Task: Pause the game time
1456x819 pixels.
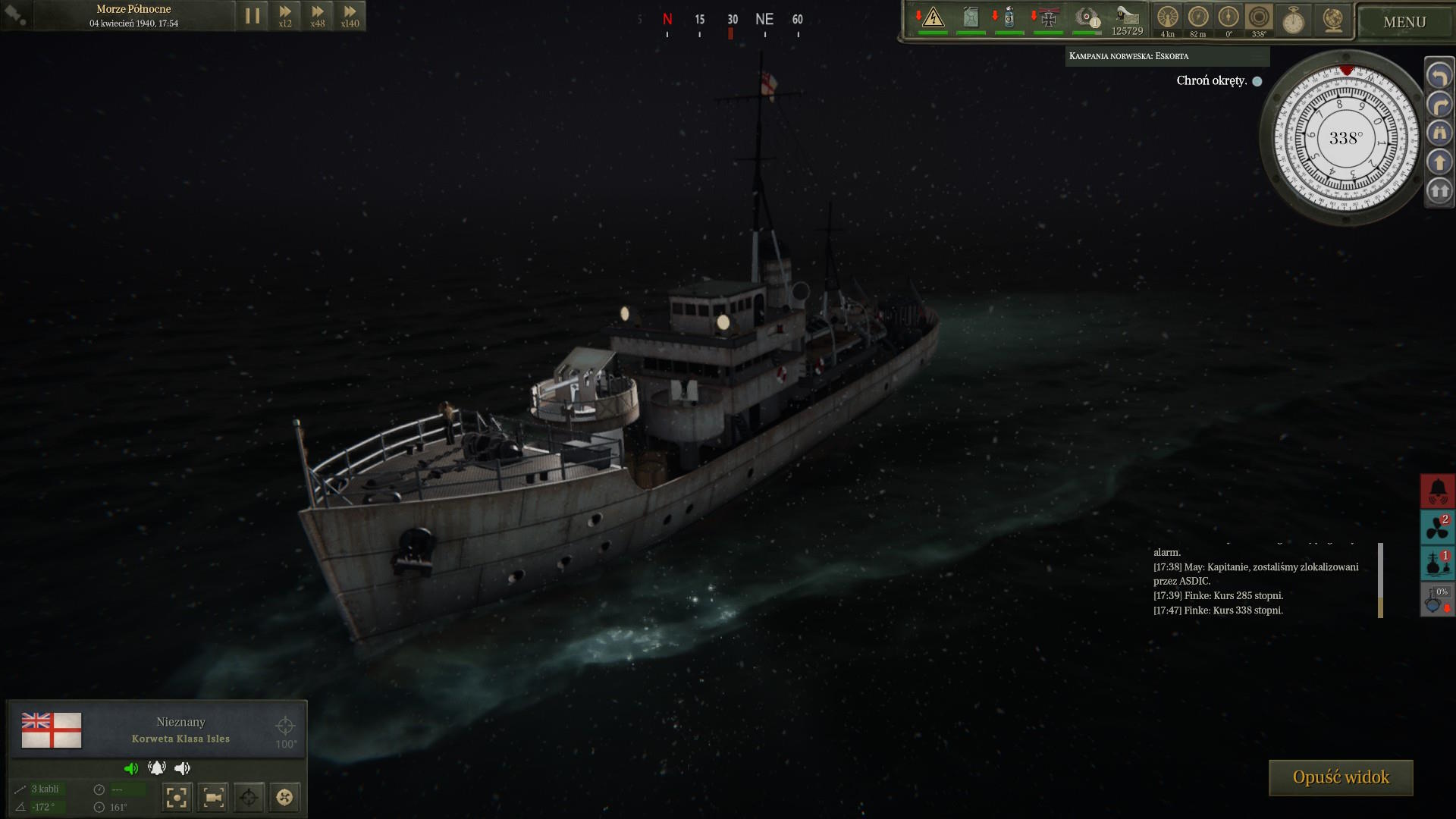Action: click(253, 16)
